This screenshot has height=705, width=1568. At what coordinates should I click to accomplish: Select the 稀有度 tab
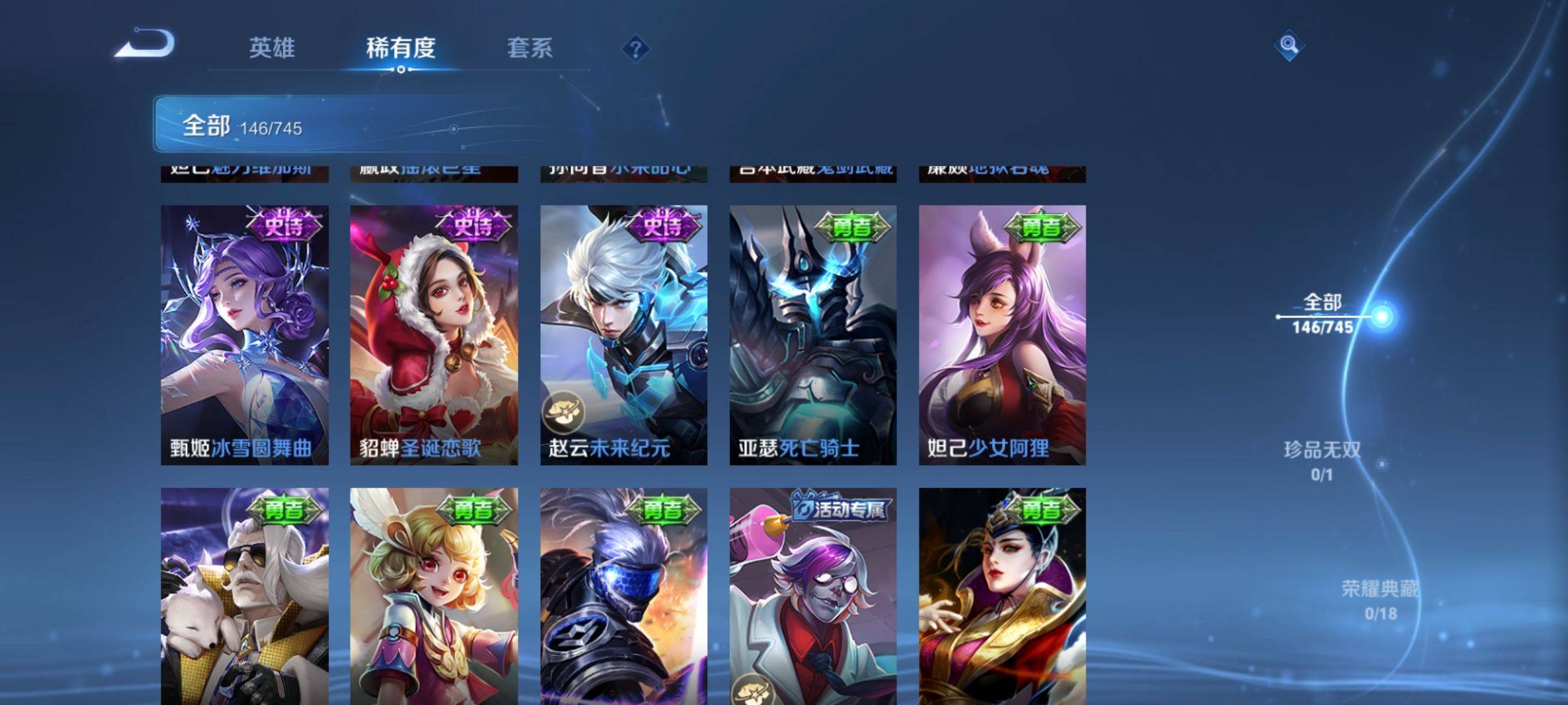(x=400, y=47)
